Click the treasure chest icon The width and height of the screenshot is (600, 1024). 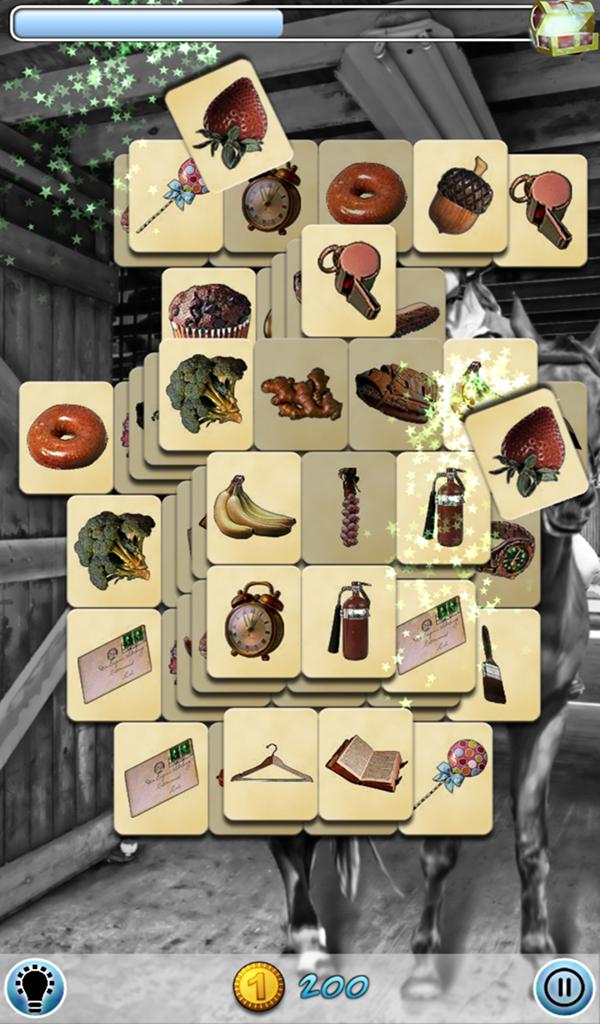point(563,25)
